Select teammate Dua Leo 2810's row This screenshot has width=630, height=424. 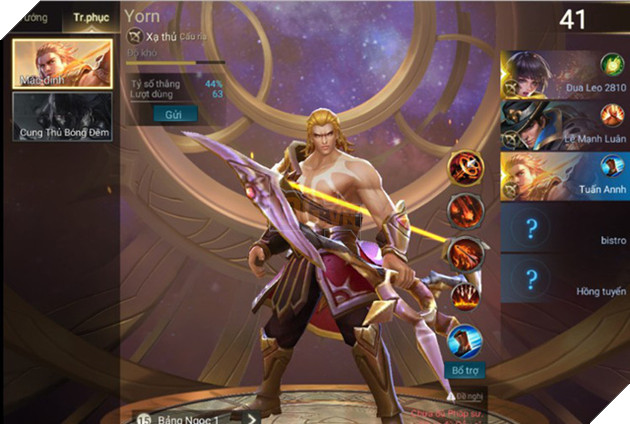(x=565, y=74)
